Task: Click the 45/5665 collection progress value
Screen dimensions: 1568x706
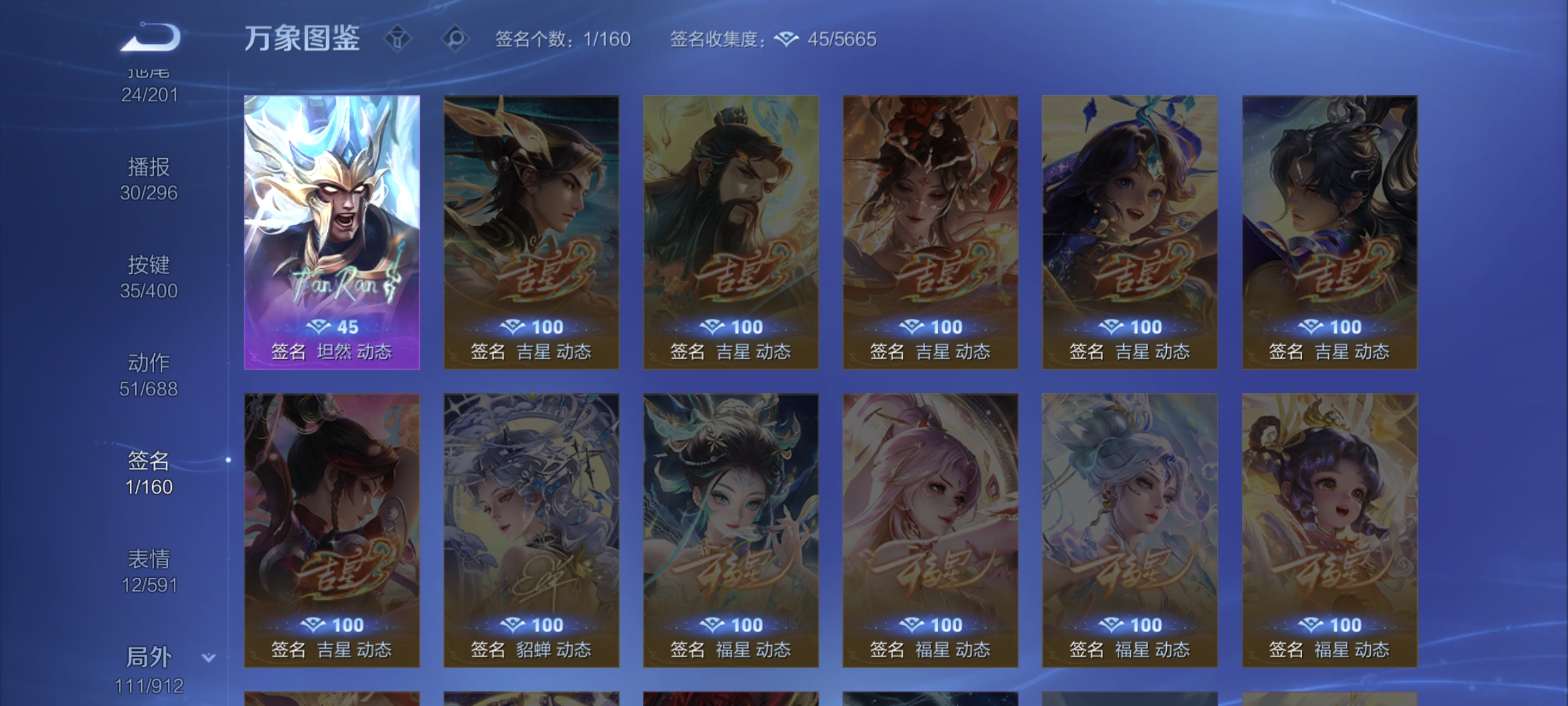Action: [x=843, y=40]
